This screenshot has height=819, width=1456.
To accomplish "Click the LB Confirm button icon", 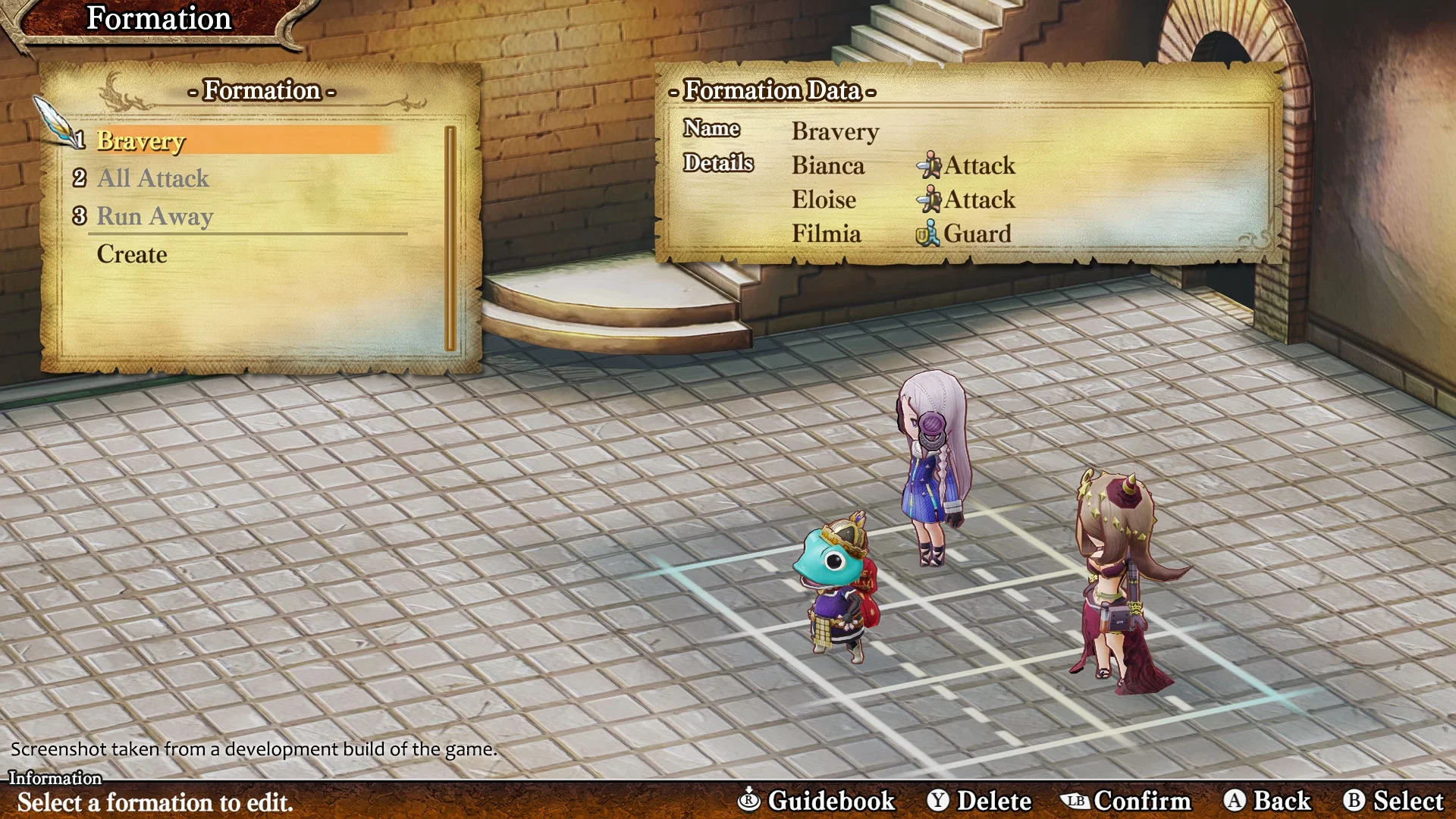I will tap(1078, 800).
